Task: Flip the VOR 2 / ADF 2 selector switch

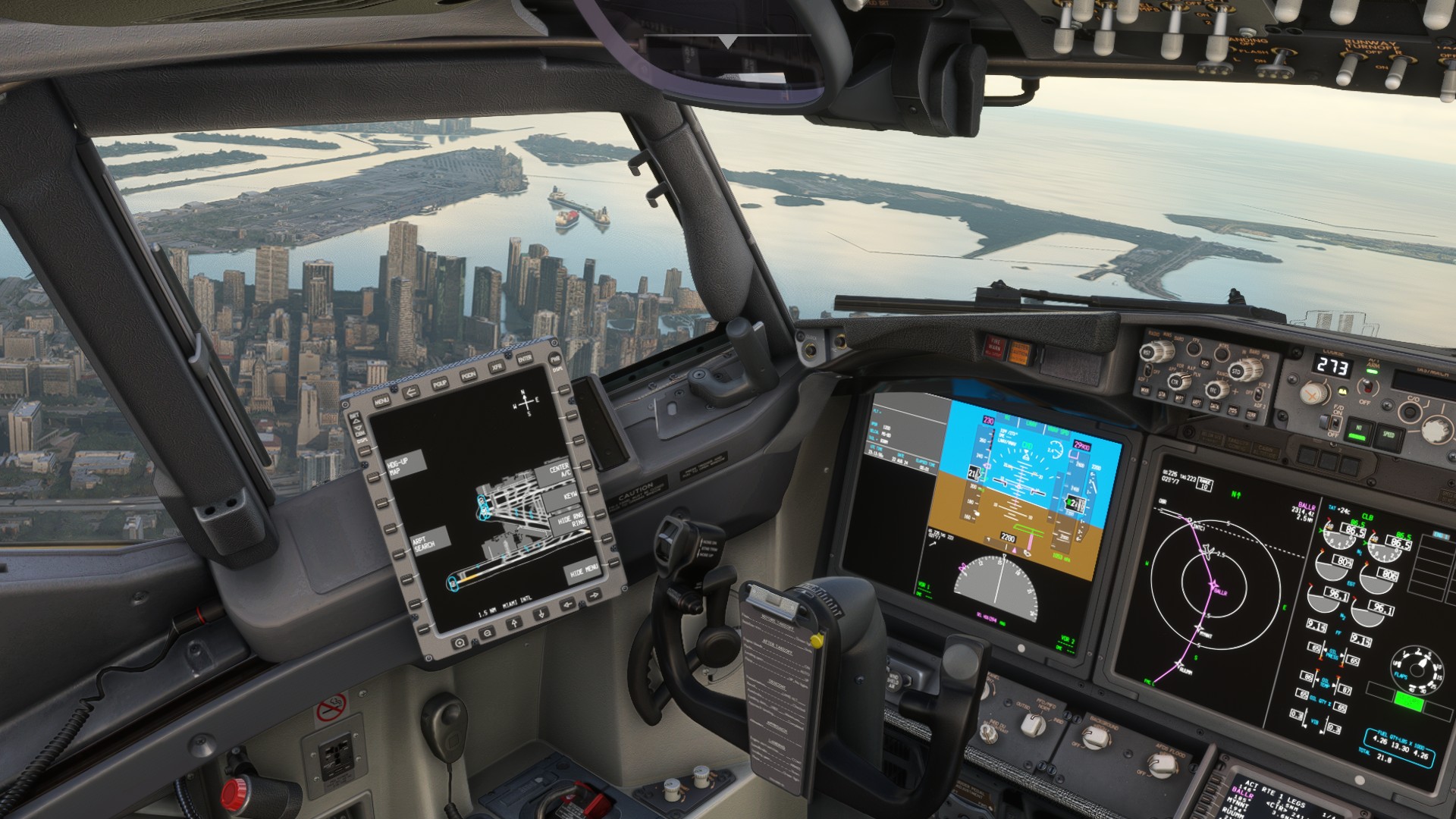Action: 1259,395
